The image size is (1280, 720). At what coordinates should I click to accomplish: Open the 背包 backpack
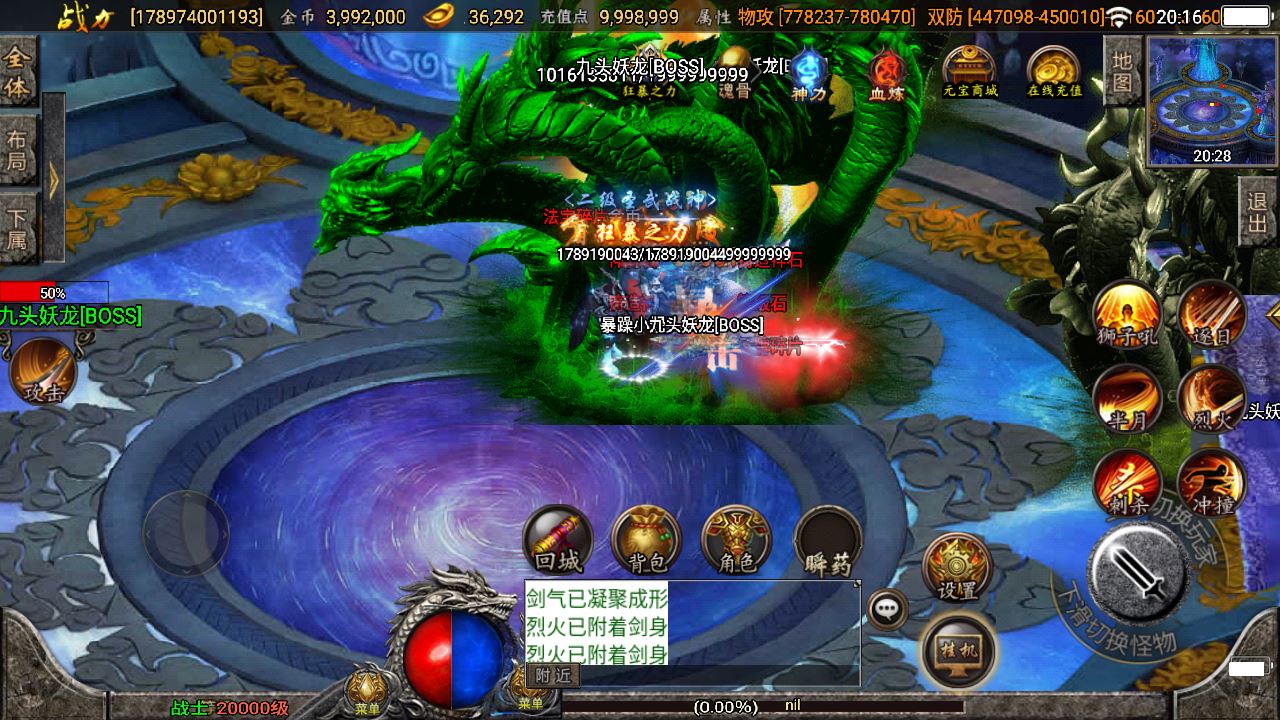pos(646,541)
